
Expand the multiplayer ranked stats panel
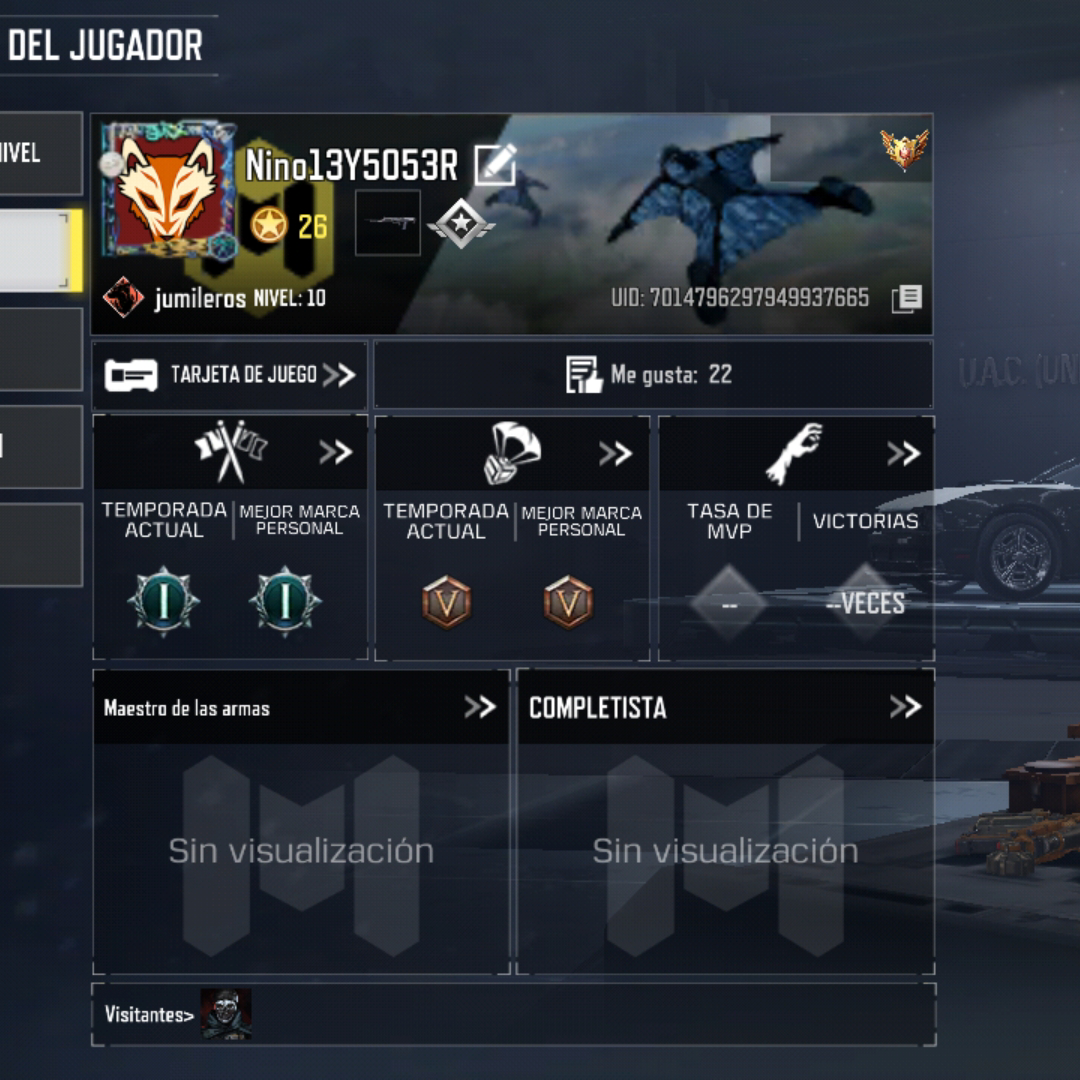click(x=336, y=452)
